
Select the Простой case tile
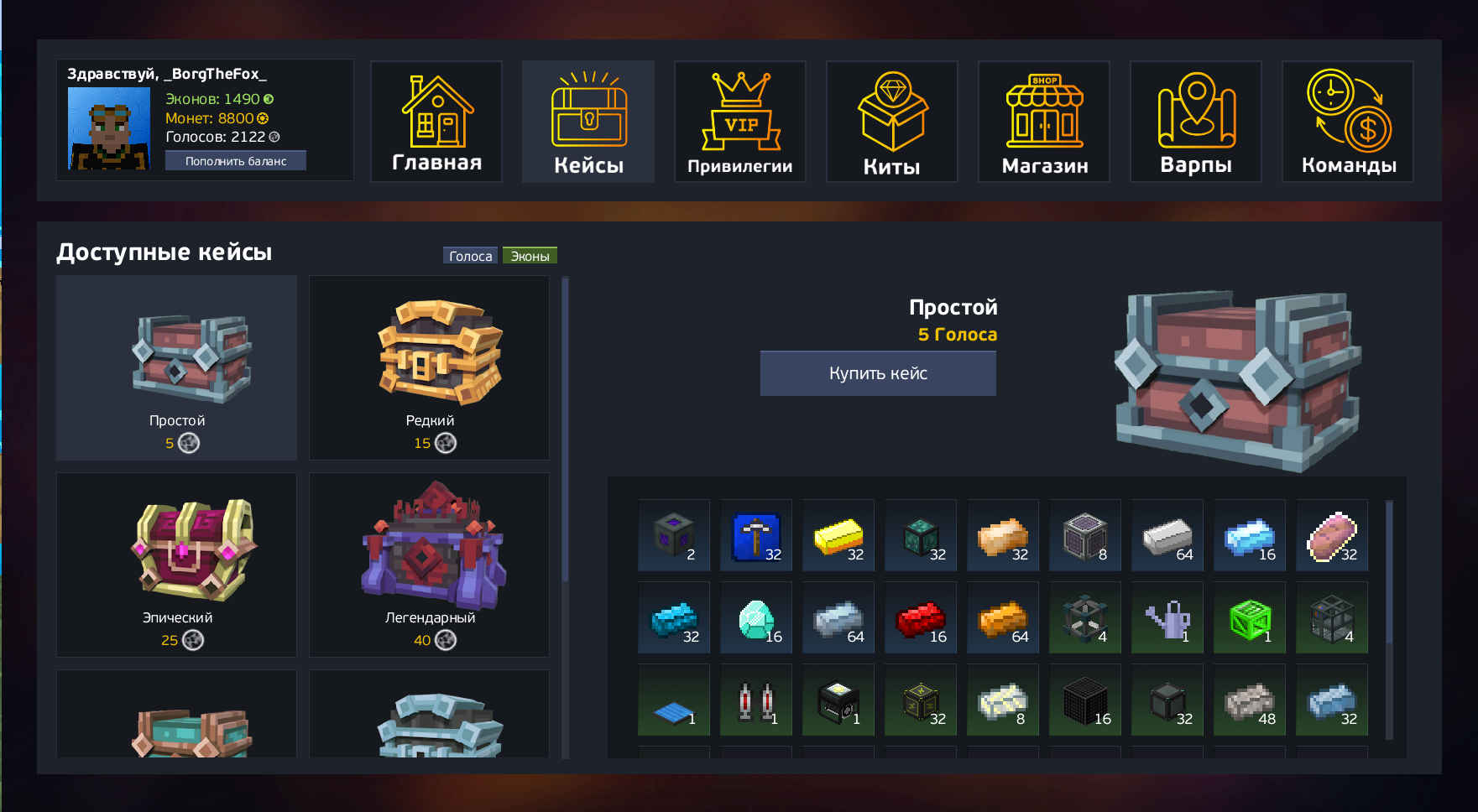176,367
